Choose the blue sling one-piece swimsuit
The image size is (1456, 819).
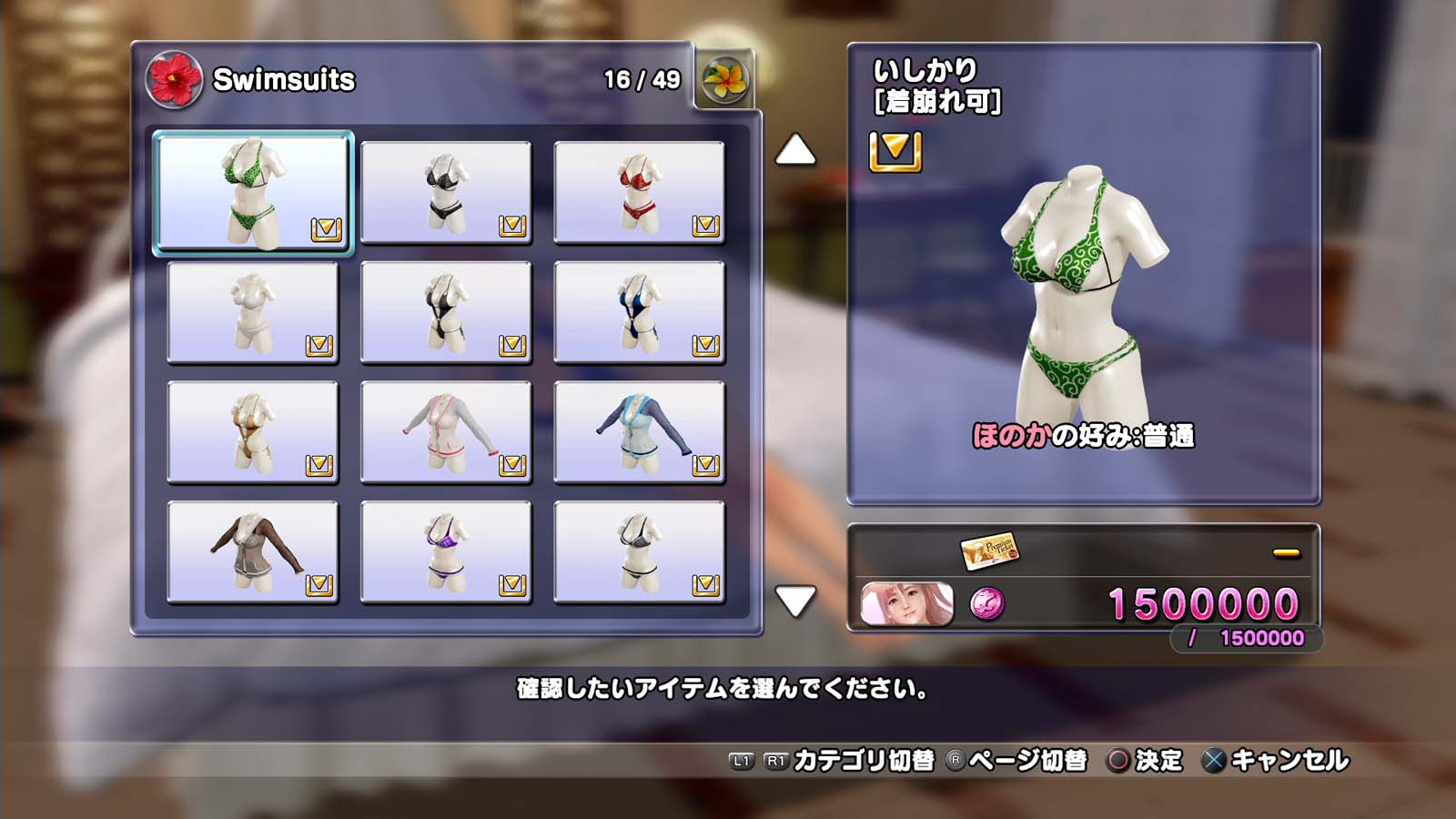(x=639, y=313)
